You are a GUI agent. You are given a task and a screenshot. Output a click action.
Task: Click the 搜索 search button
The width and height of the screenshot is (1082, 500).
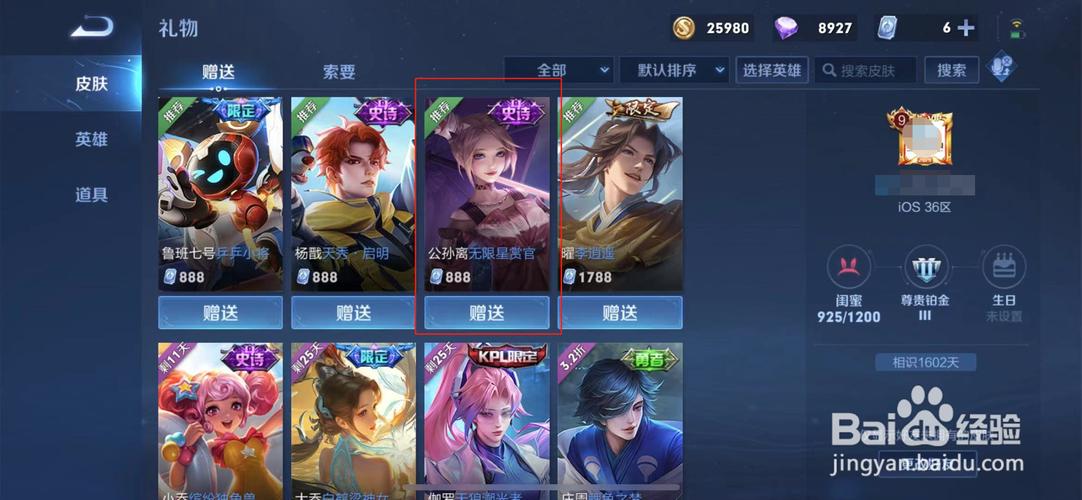(951, 70)
